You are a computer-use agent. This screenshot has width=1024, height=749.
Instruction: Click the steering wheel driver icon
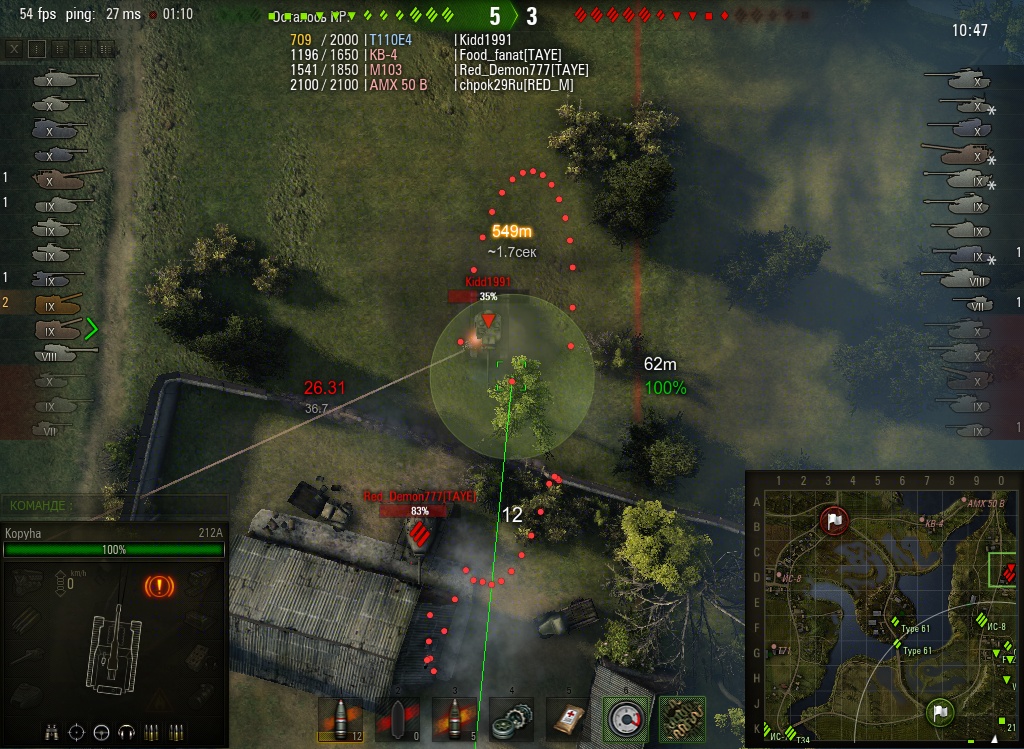pos(101,732)
